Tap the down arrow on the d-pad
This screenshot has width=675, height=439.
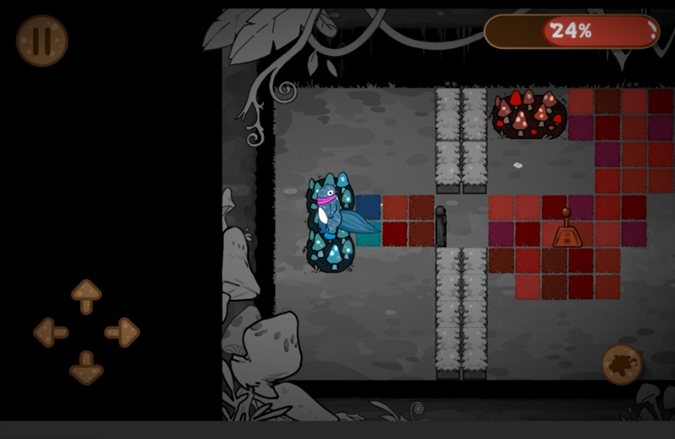coord(86,367)
